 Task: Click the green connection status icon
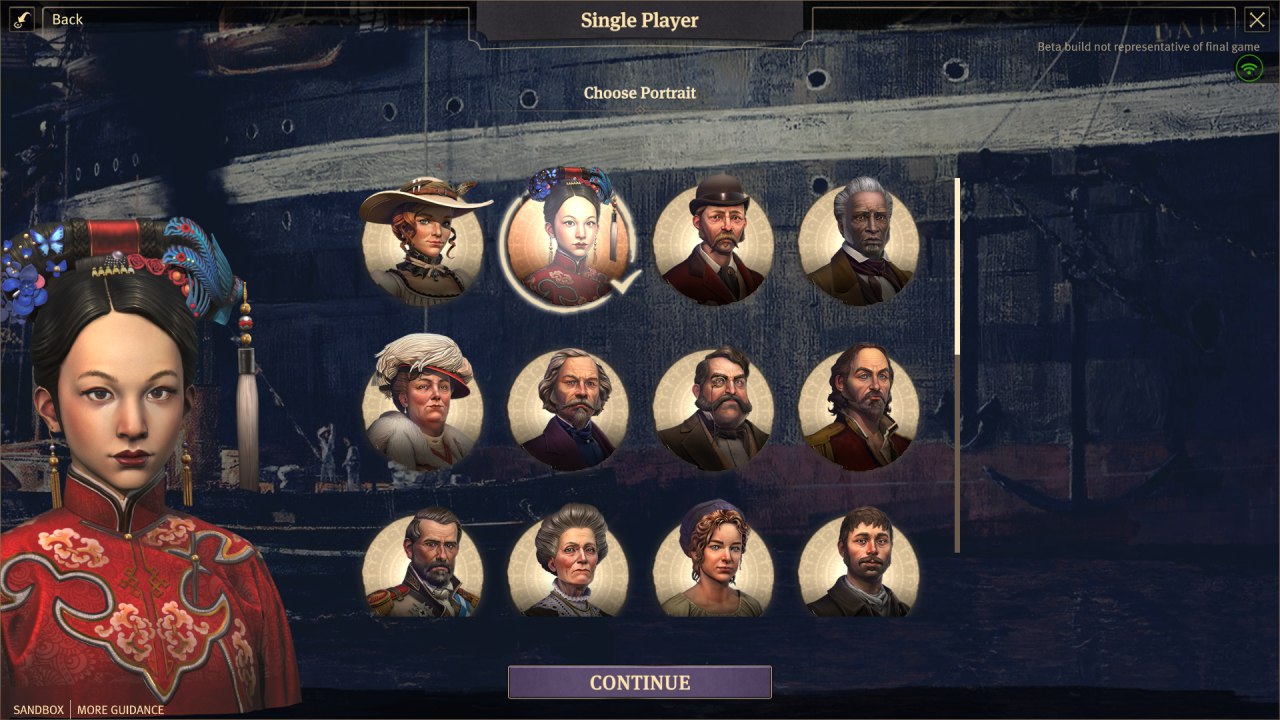pyautogui.click(x=1248, y=68)
